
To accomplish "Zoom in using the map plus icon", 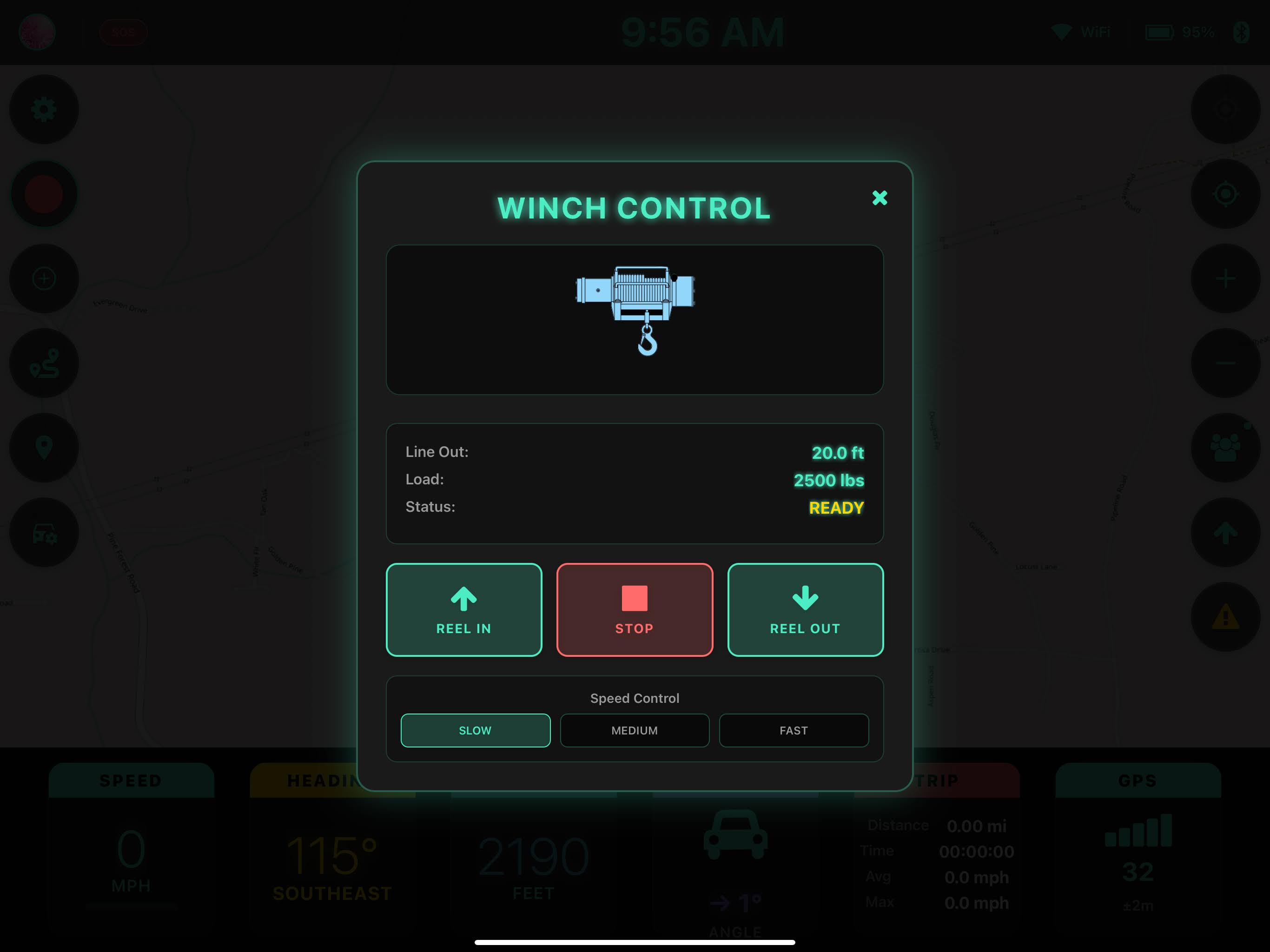I will pos(1226,279).
